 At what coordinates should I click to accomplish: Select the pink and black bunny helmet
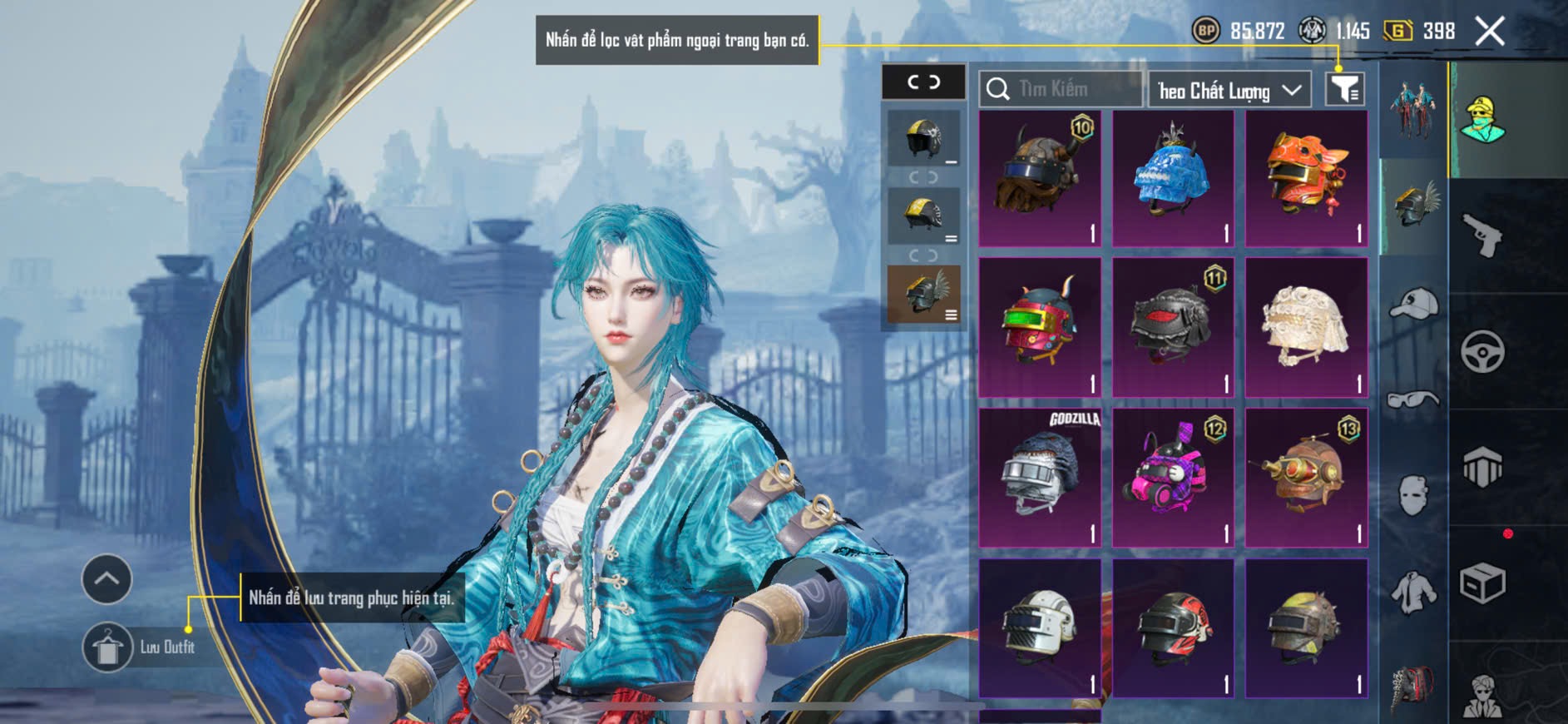[1173, 477]
